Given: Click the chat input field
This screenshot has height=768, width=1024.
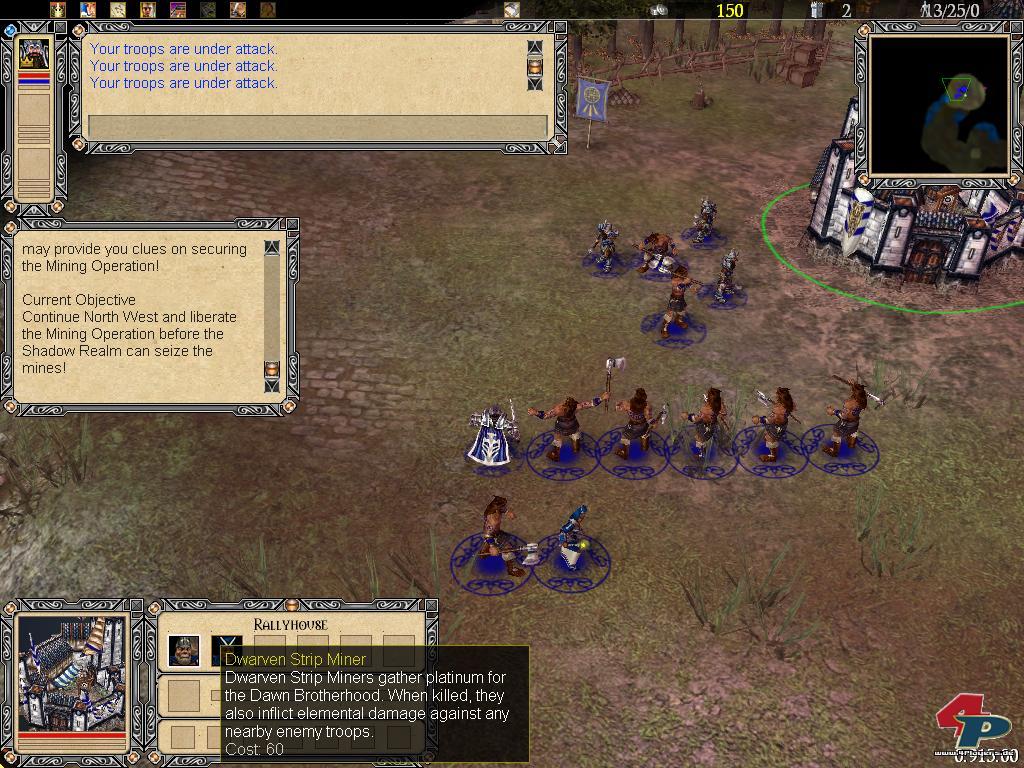Looking at the screenshot, I should click(317, 127).
